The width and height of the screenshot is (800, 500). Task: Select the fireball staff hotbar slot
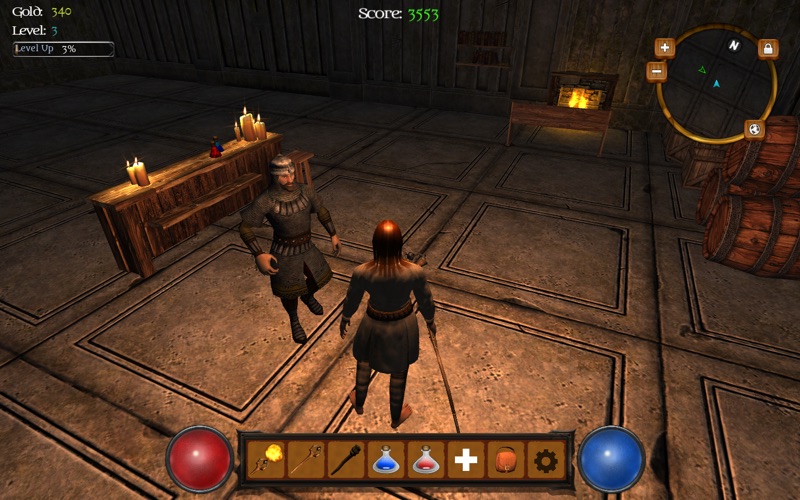coord(266,460)
